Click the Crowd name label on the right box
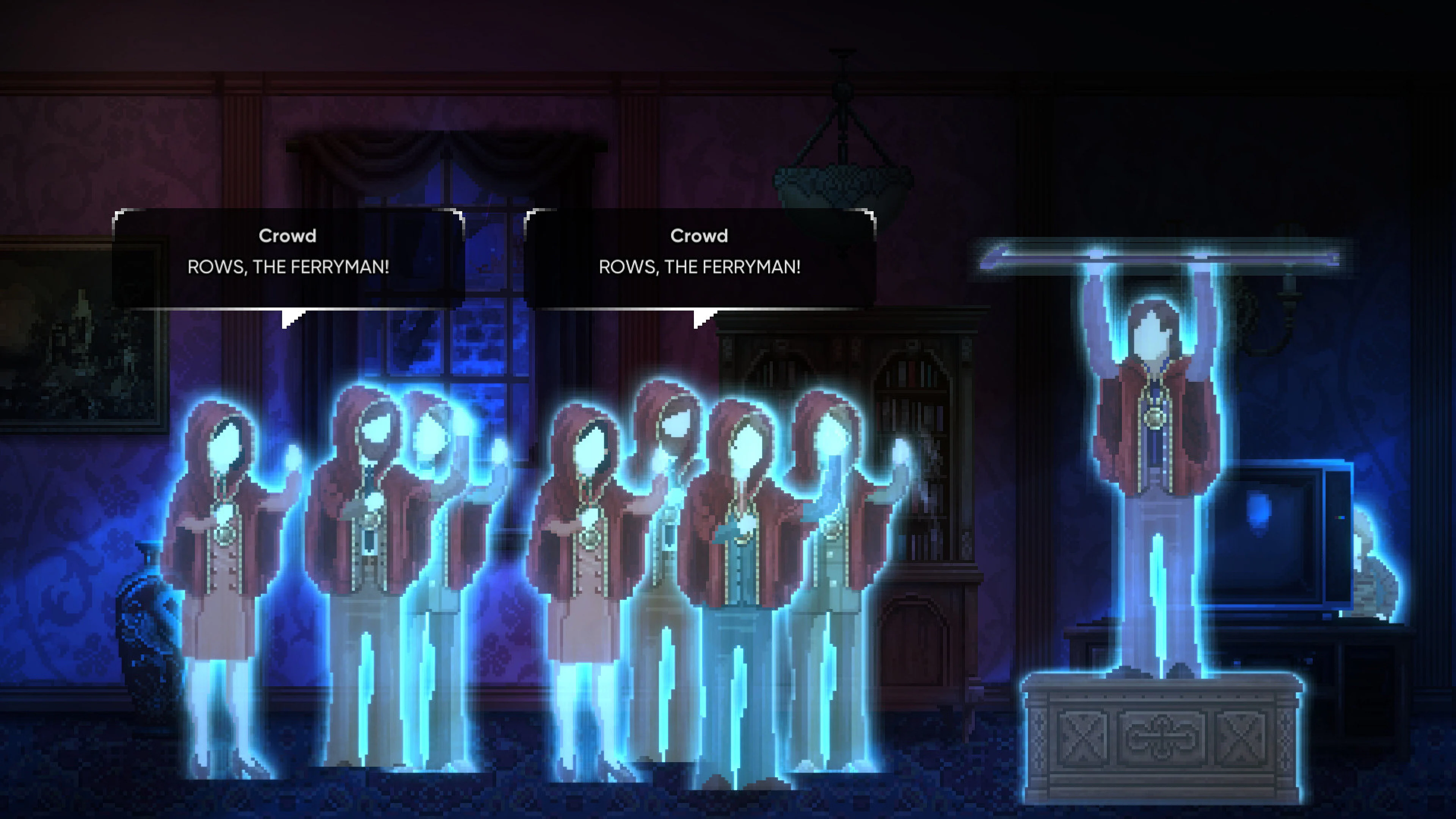 (x=699, y=236)
